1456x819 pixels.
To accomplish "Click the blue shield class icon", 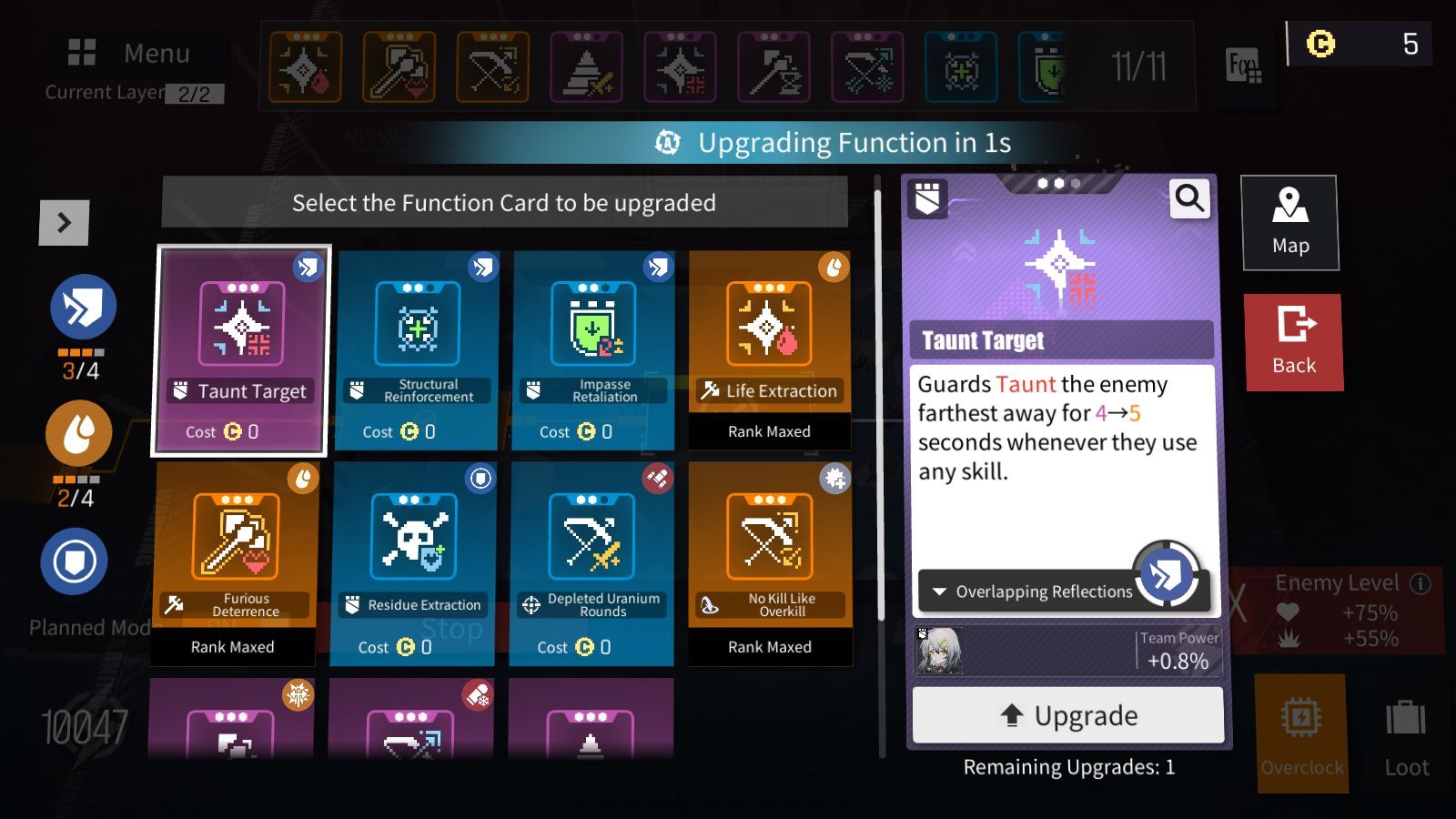I will tap(74, 561).
